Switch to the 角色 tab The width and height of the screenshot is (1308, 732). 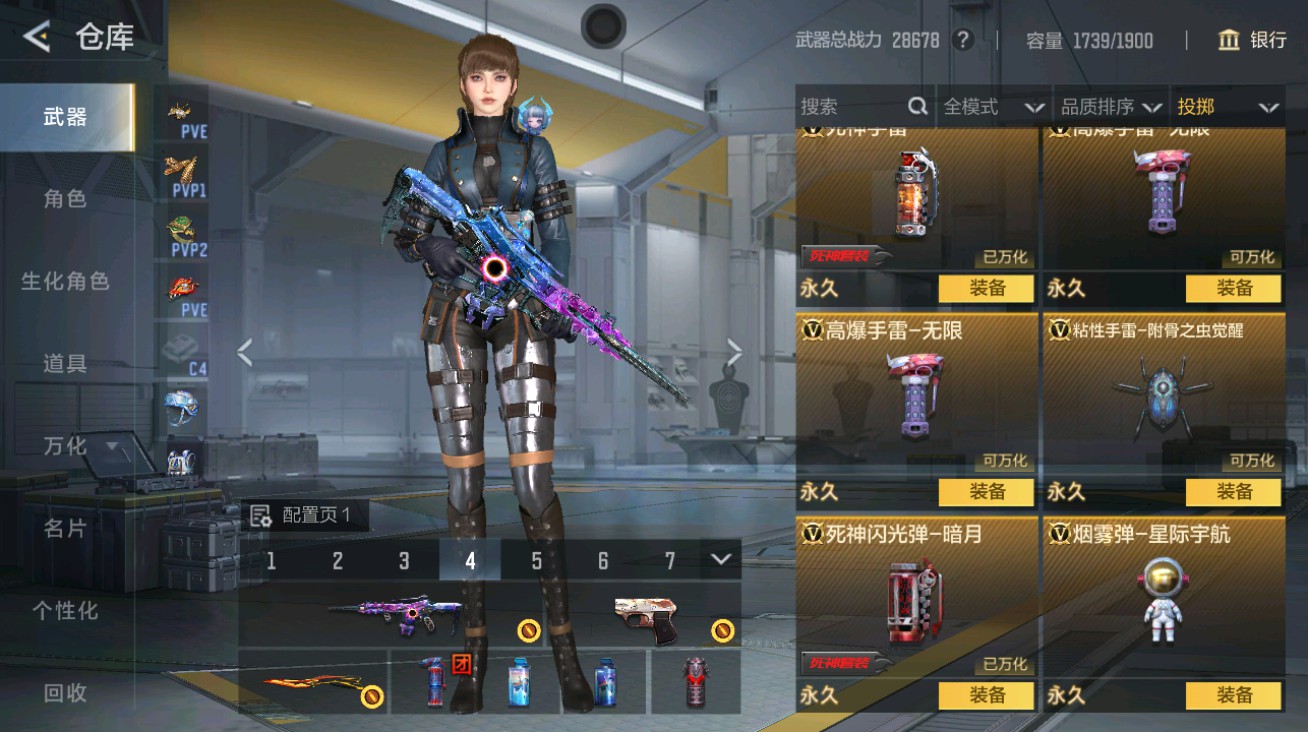pos(65,199)
